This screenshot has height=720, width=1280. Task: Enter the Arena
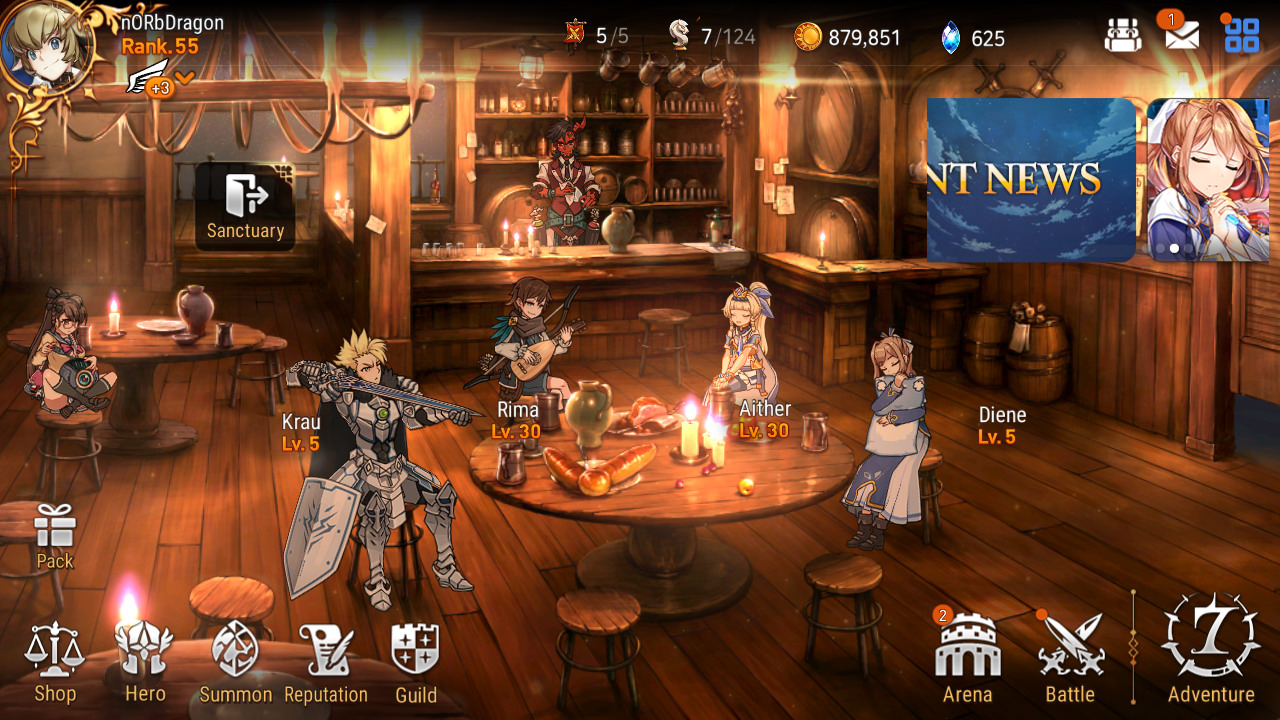pos(967,660)
